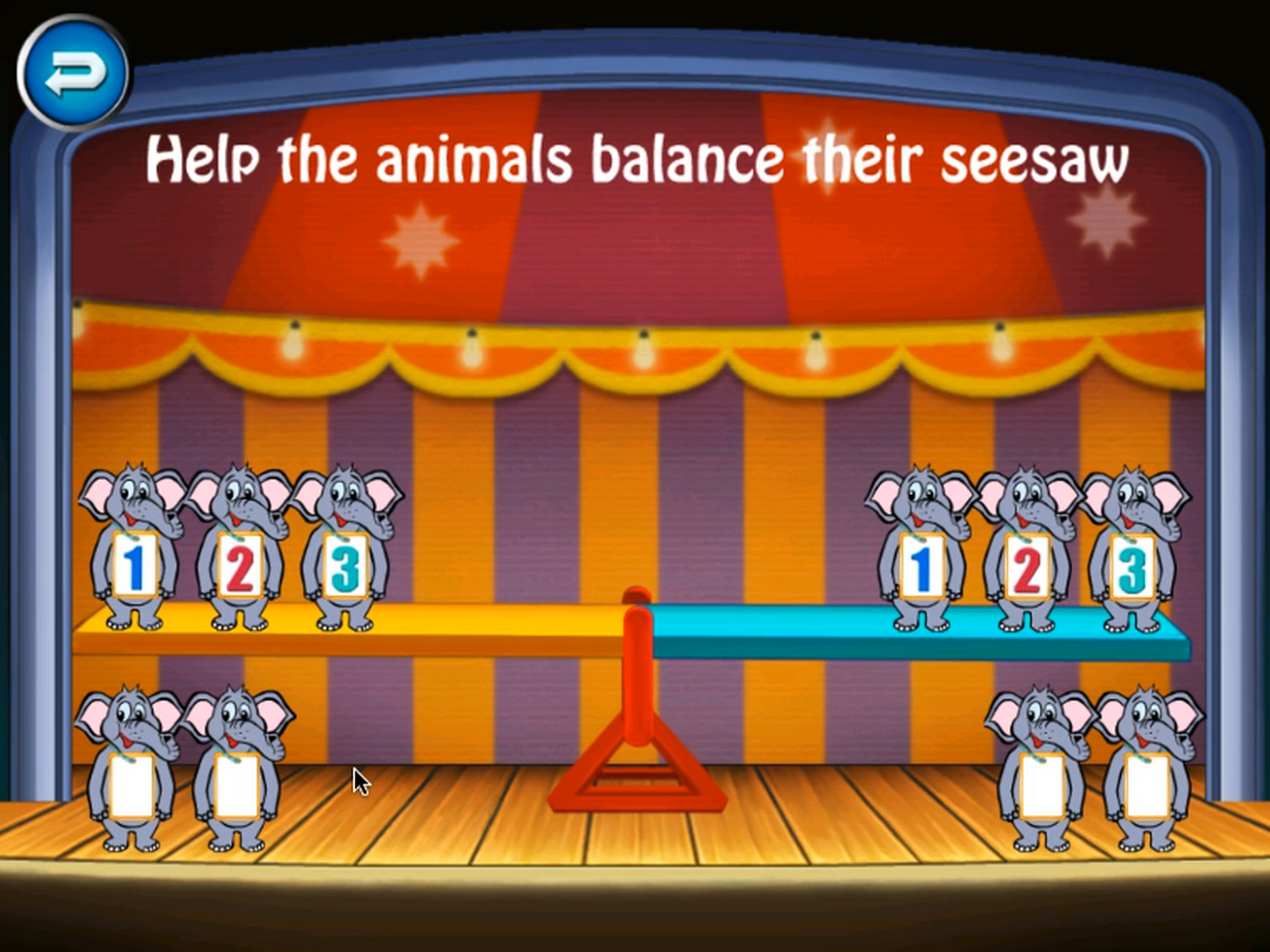Select the right elephant holding number 1
Viewport: 1270px width, 952px height.
pyautogui.click(x=923, y=560)
